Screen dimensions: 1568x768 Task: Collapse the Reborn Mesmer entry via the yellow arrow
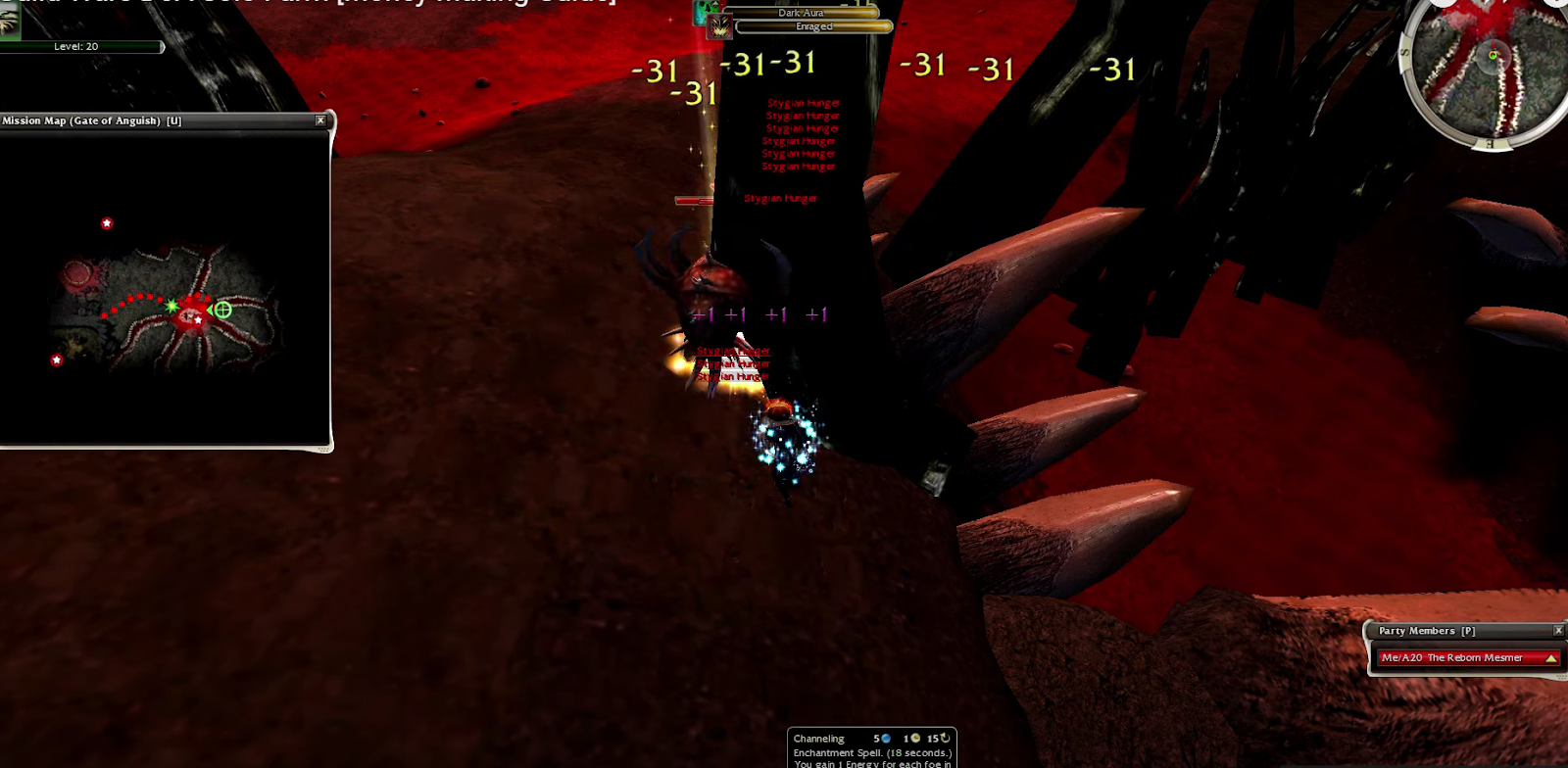pyautogui.click(x=1551, y=657)
